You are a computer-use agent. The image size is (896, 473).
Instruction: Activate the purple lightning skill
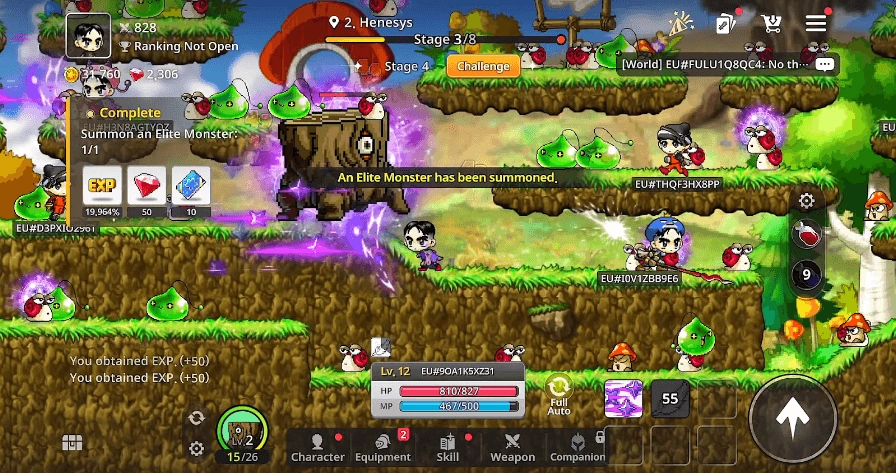pos(623,400)
